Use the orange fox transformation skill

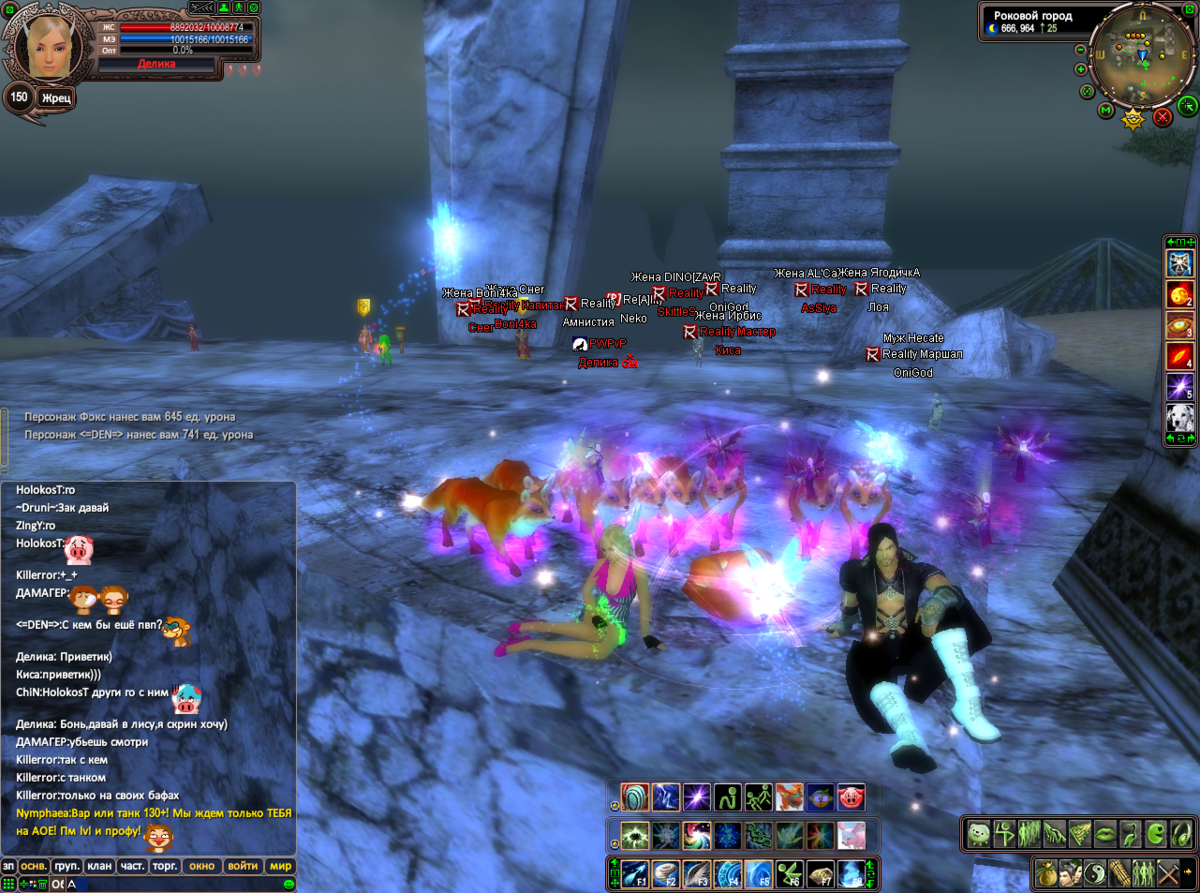pos(789,797)
